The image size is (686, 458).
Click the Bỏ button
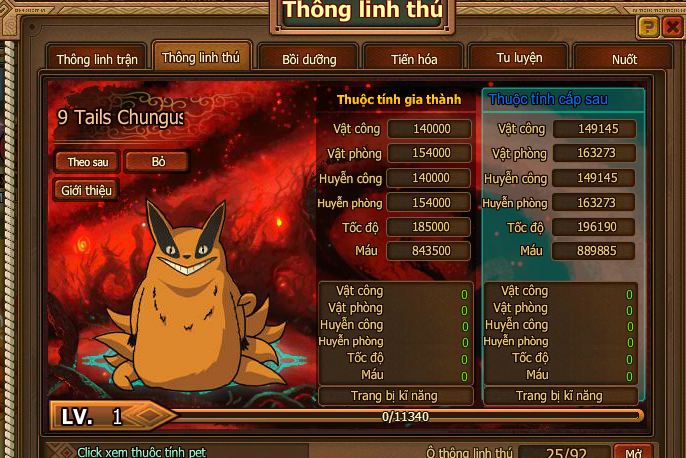tap(158, 161)
